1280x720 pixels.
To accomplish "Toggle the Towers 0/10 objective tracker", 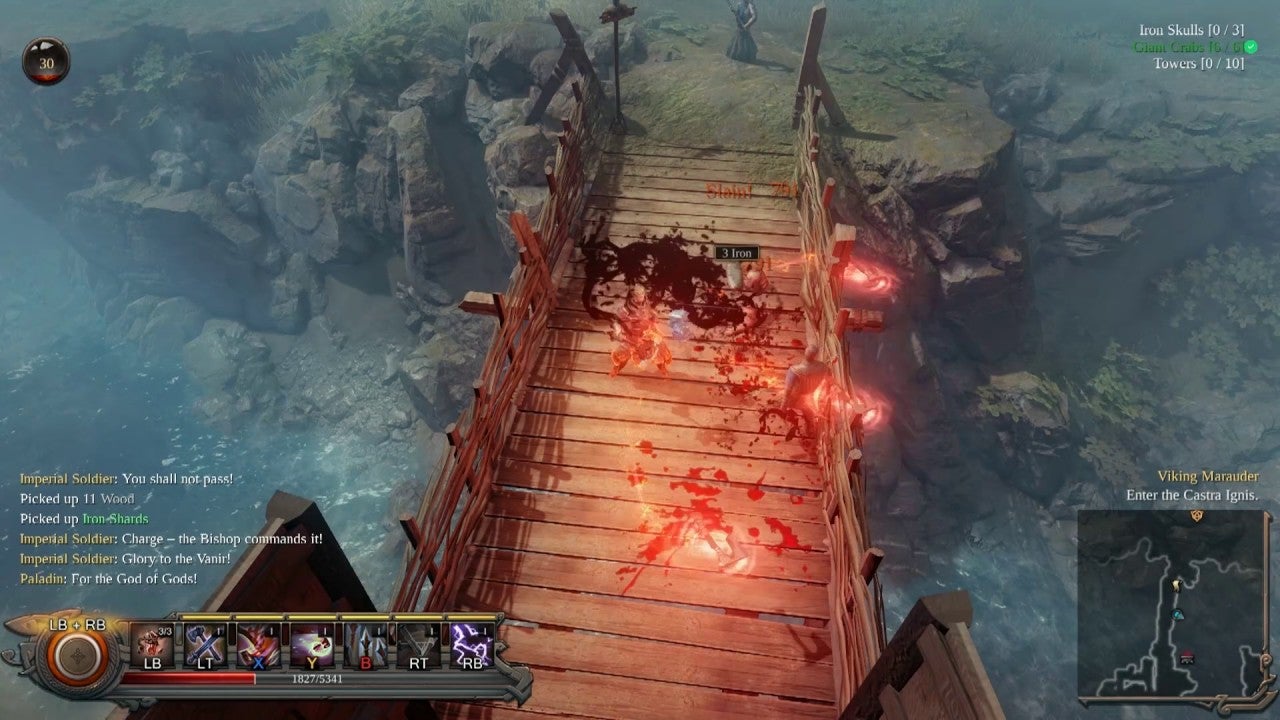I will pos(1200,62).
